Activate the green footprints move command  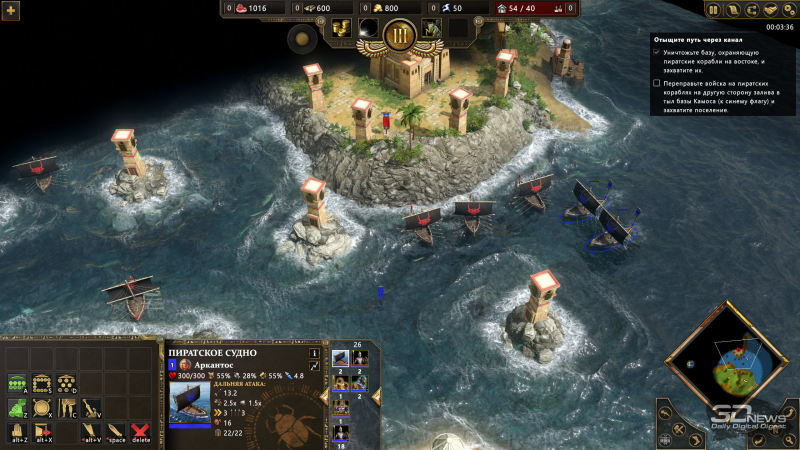point(17,407)
